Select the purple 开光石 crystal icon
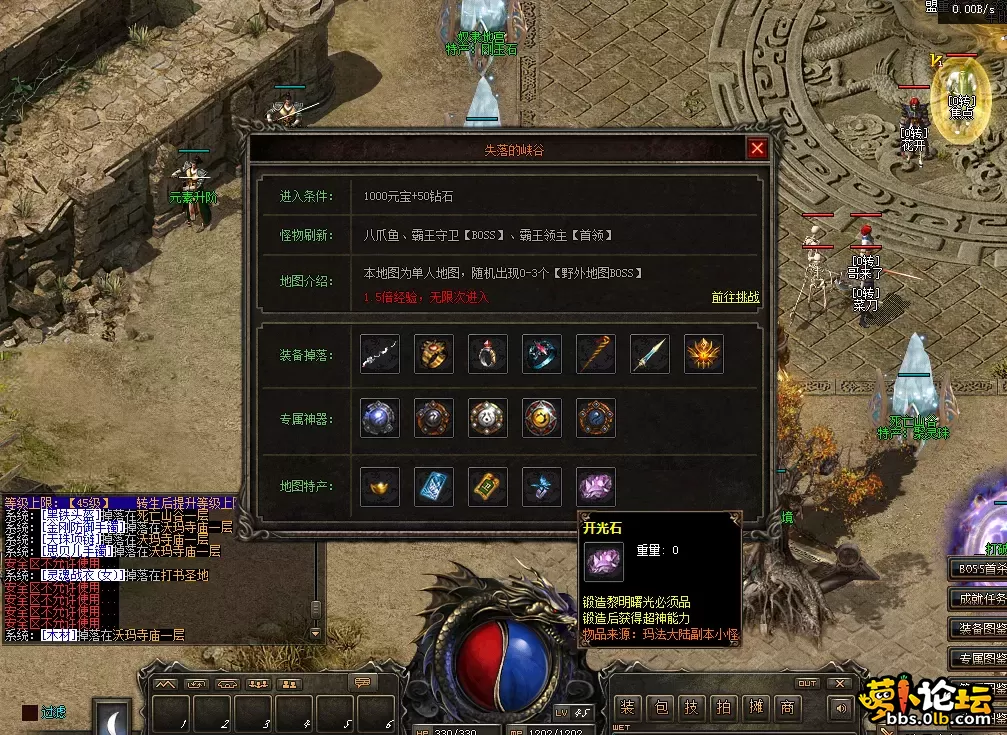 click(596, 487)
